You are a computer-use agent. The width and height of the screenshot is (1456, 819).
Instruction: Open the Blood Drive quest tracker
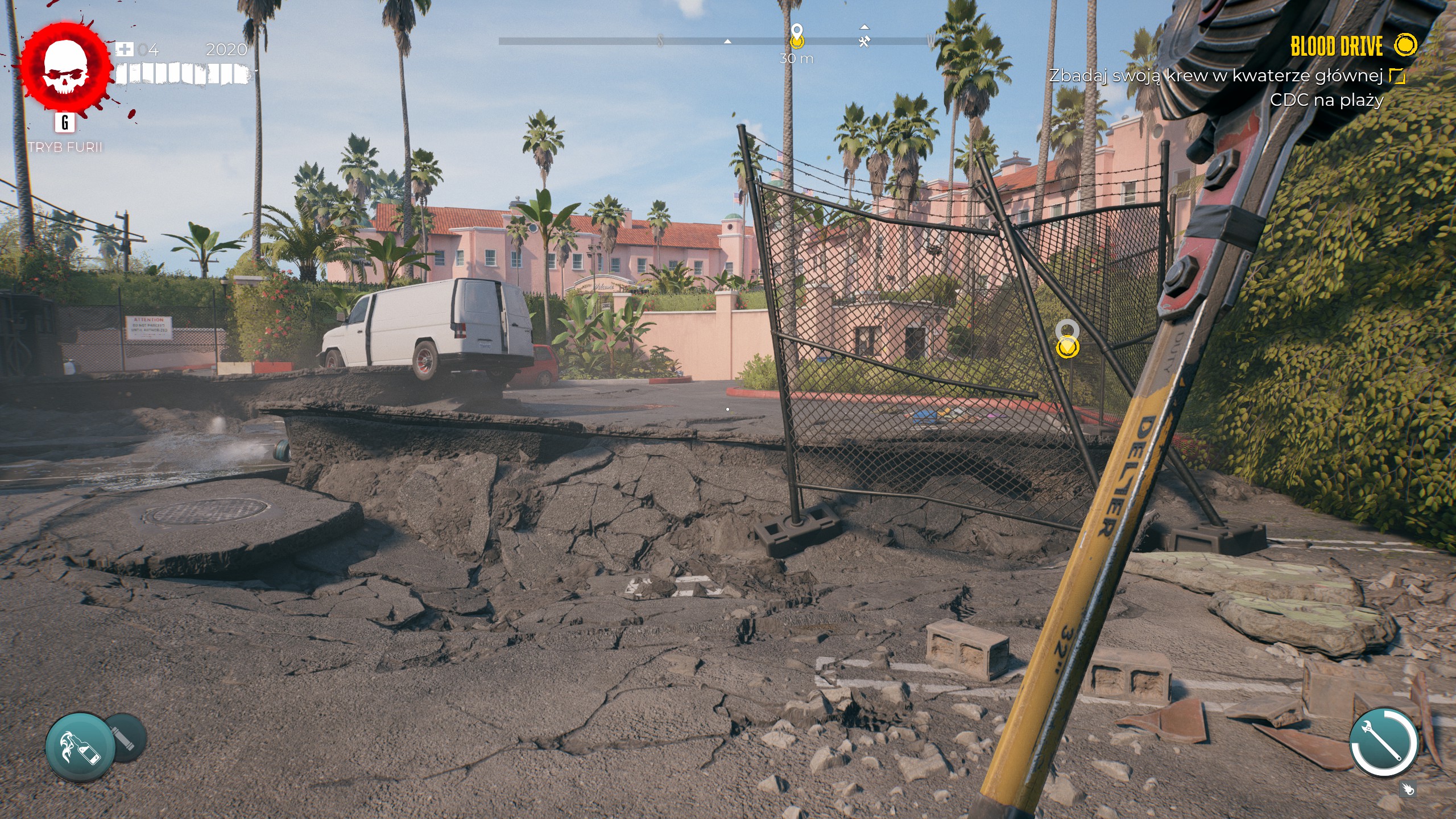pos(1337,47)
